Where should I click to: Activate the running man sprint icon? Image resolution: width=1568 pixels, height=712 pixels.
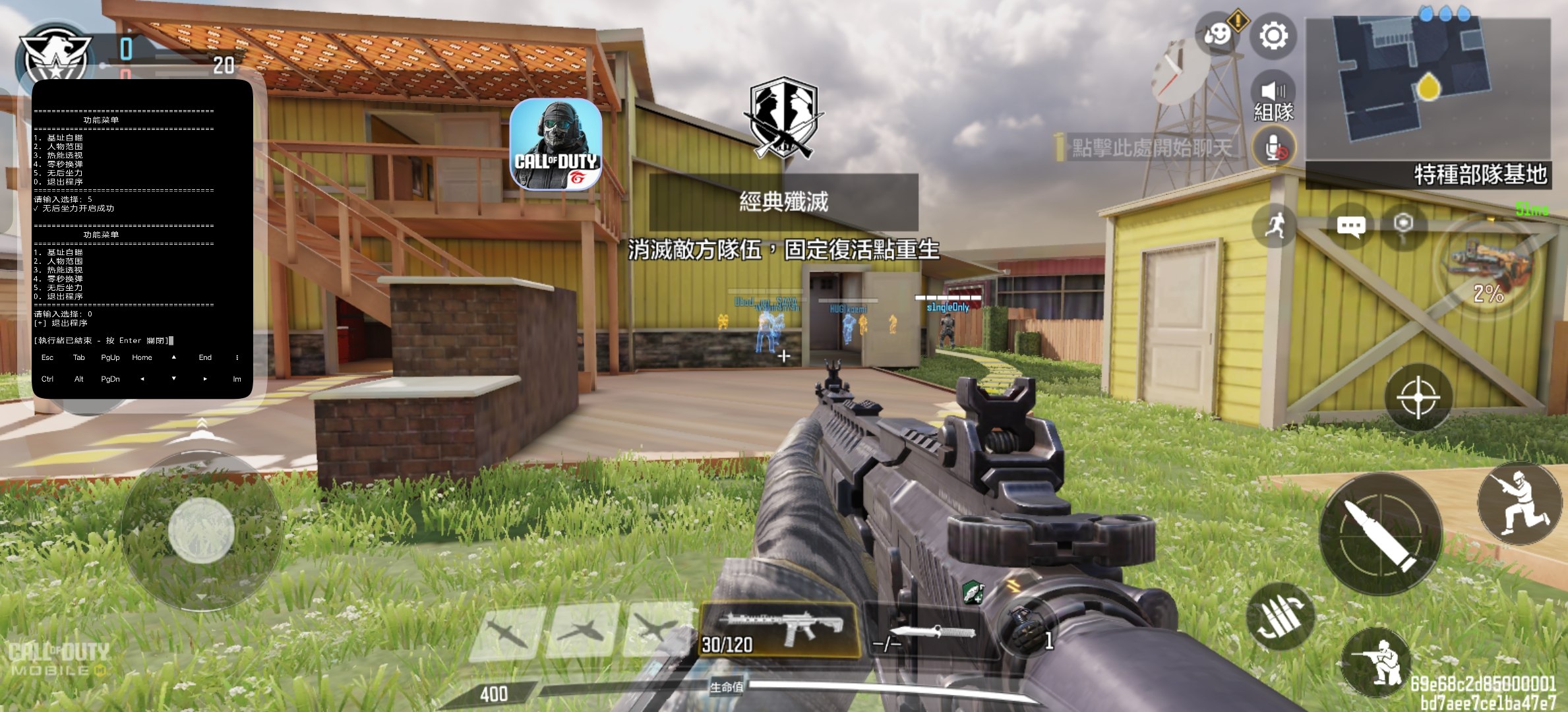coord(1275,226)
